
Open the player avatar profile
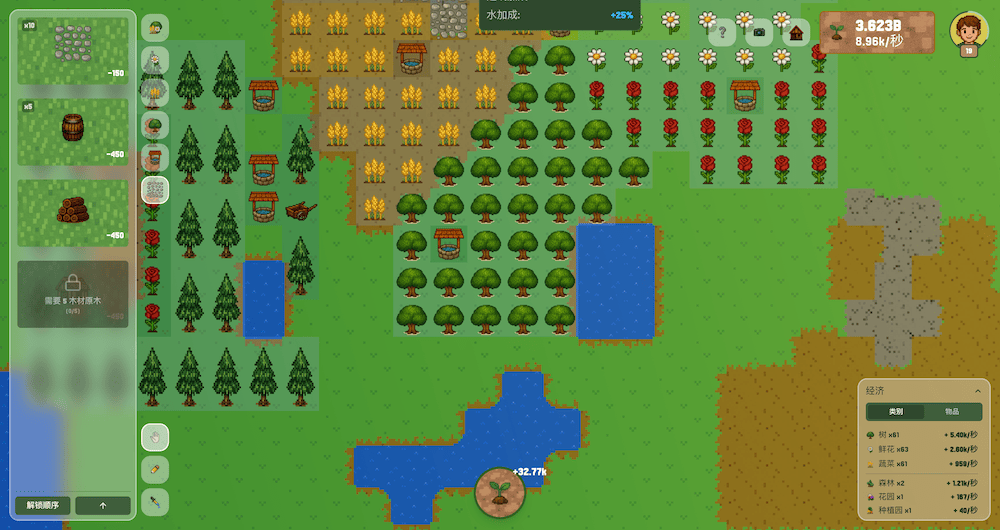tap(968, 32)
